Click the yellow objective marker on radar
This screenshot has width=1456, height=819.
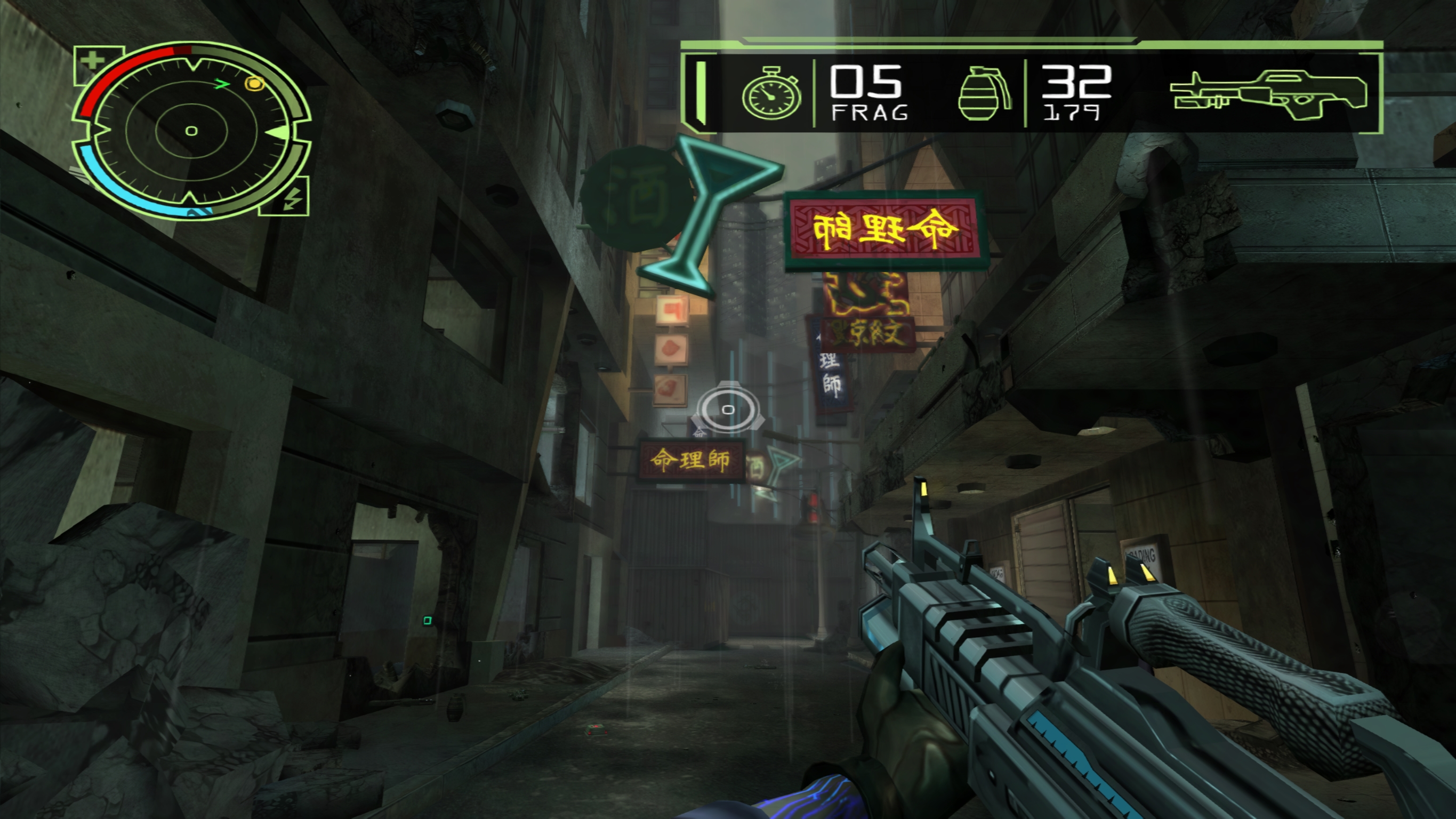254,84
